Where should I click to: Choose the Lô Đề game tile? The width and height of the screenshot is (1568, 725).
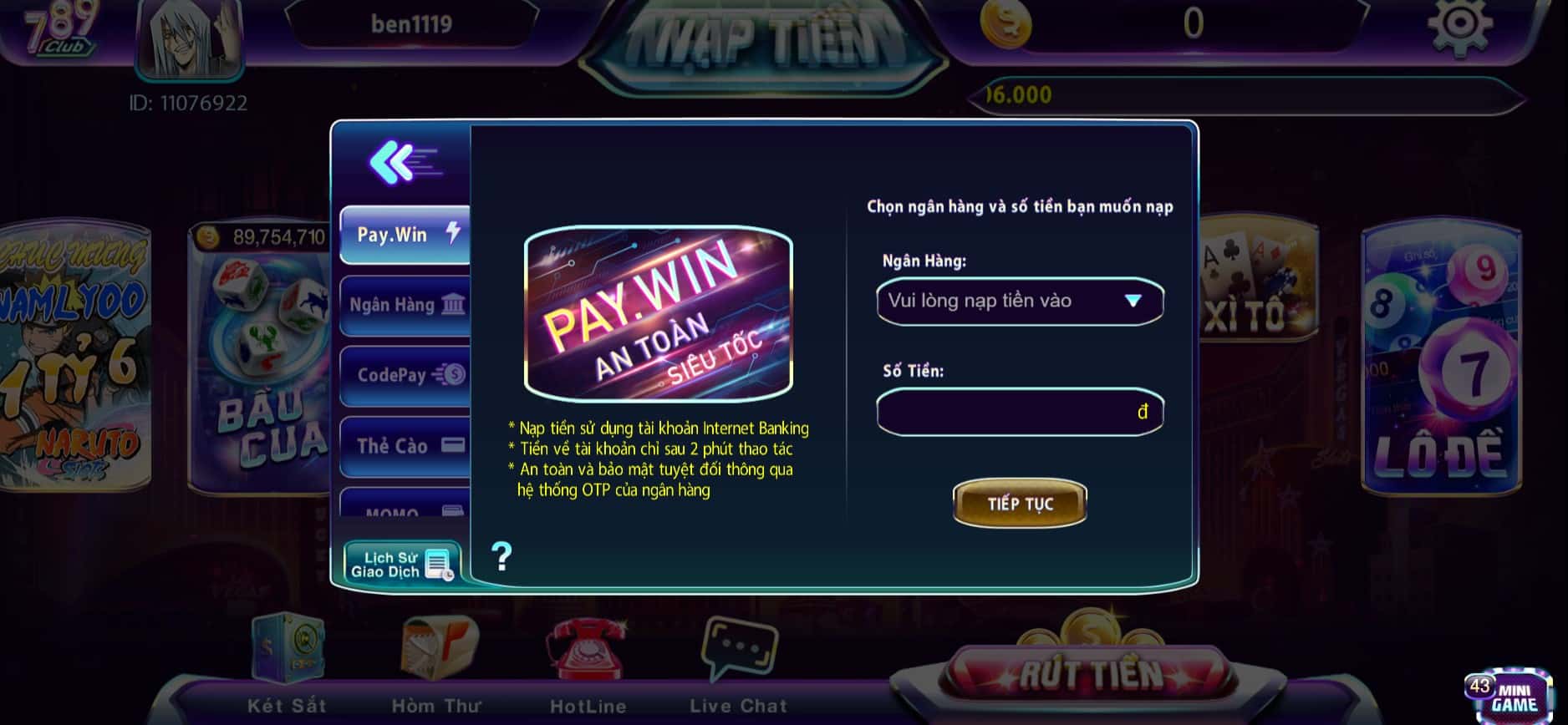click(1441, 359)
